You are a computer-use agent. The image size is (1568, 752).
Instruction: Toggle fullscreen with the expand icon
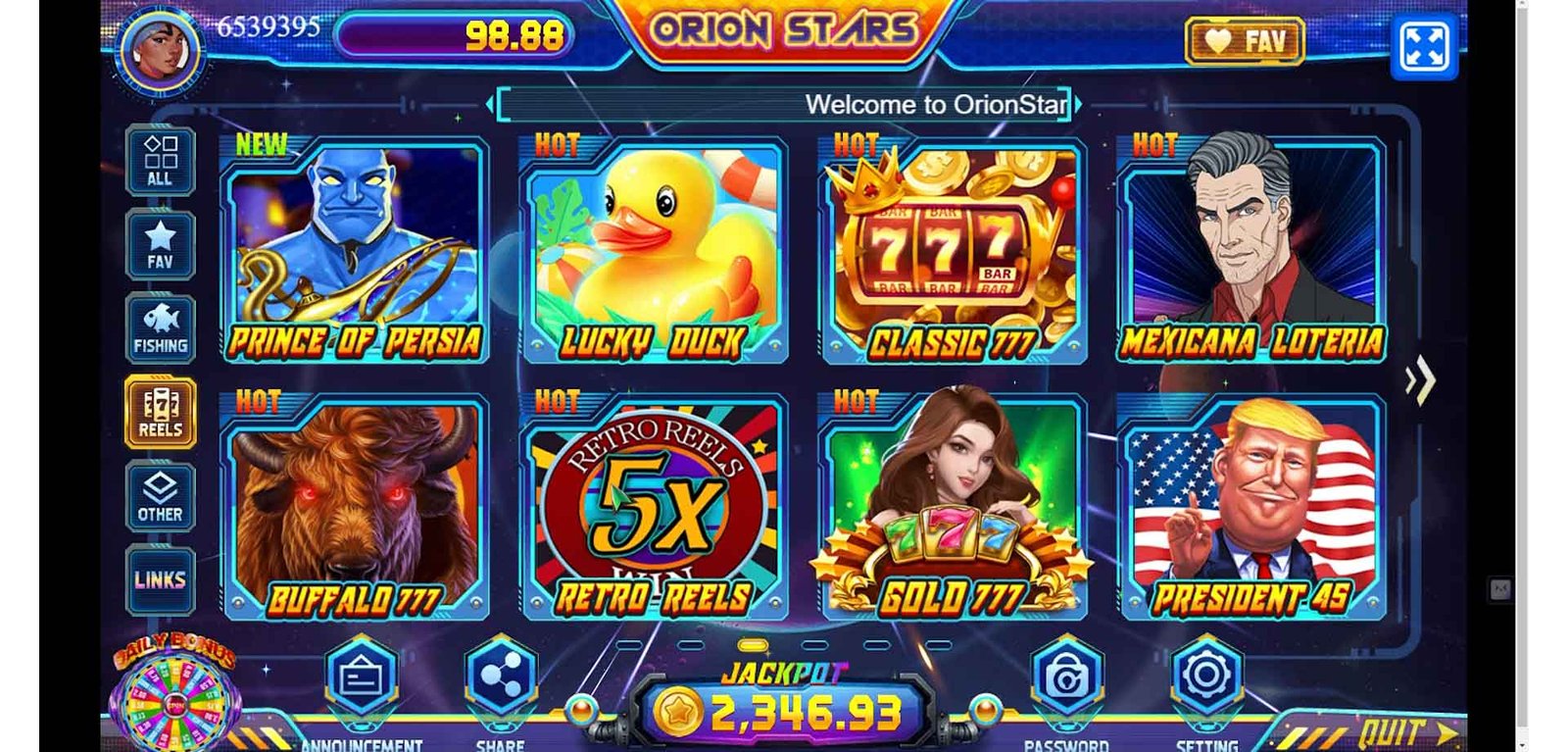1424,46
